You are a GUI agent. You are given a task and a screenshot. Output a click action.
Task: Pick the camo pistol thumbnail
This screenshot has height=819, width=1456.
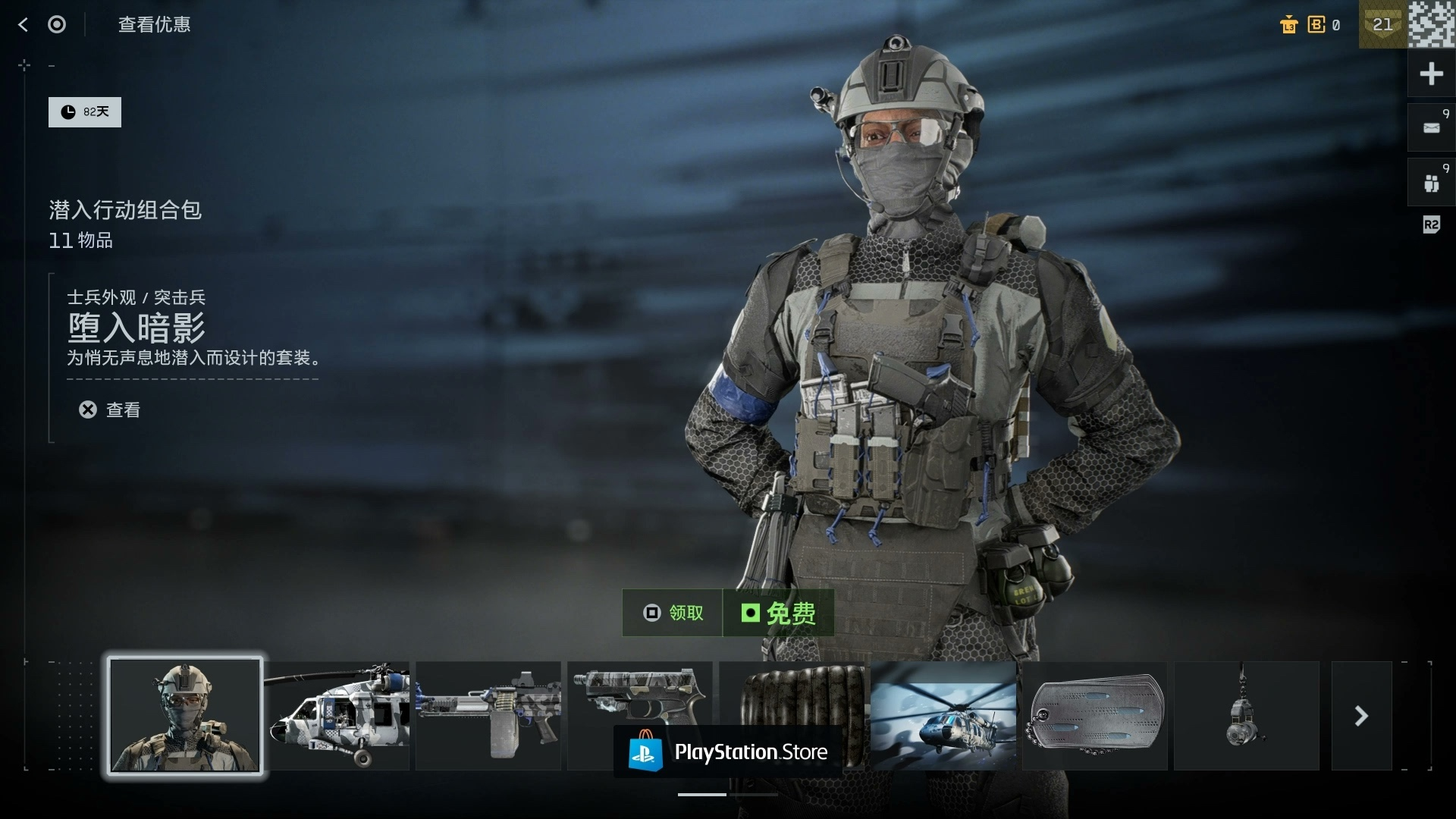click(x=640, y=698)
